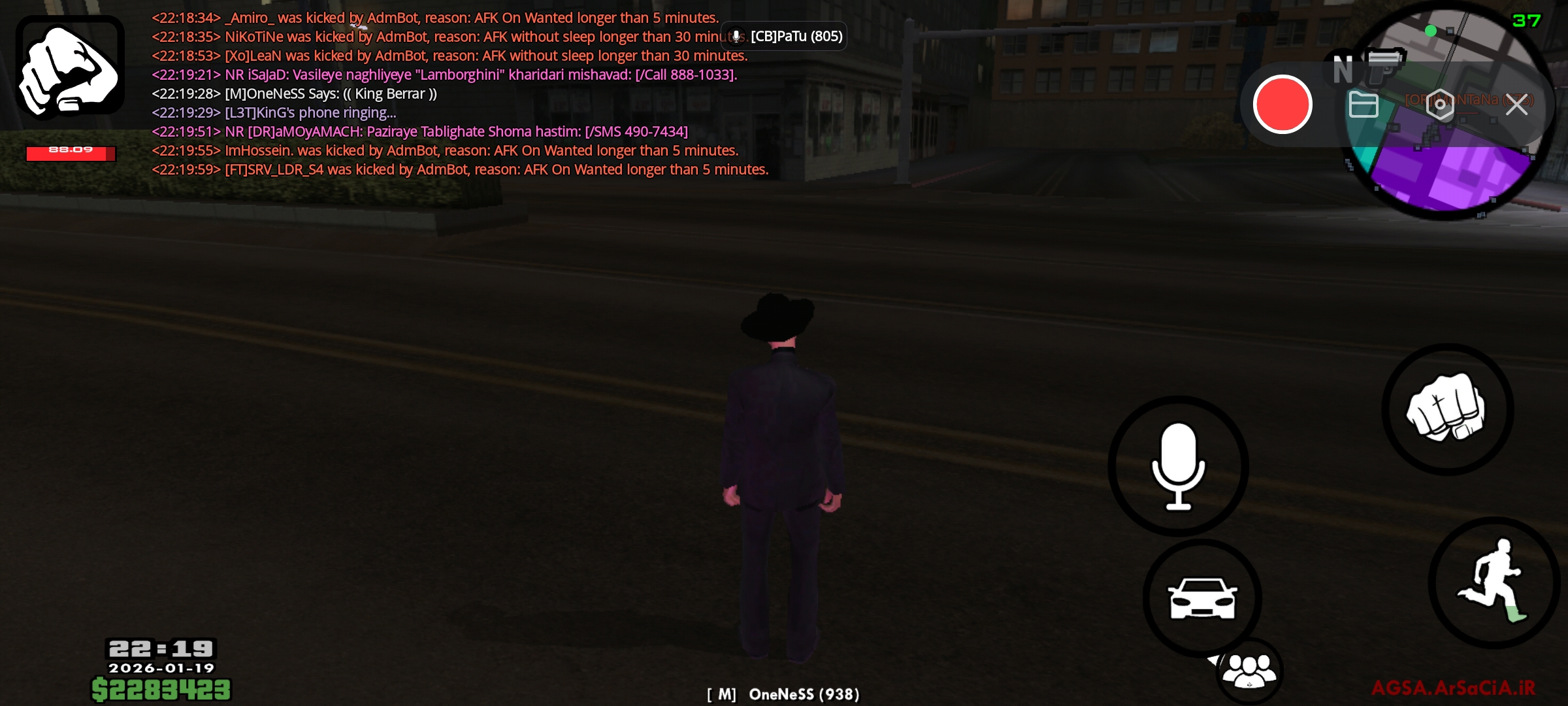Tap the folder icon in the recorder bar

pyautogui.click(x=1365, y=105)
